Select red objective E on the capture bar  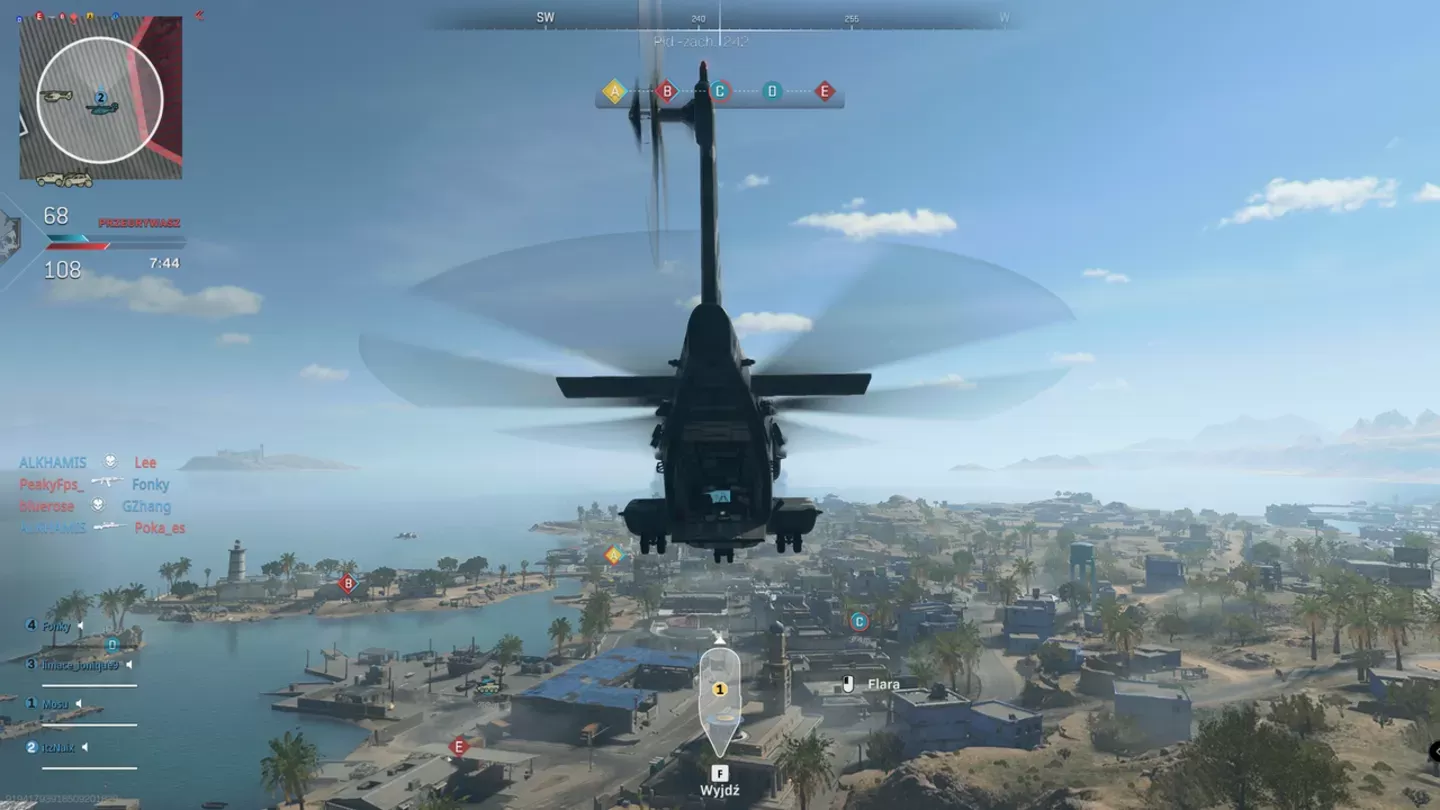click(x=825, y=92)
